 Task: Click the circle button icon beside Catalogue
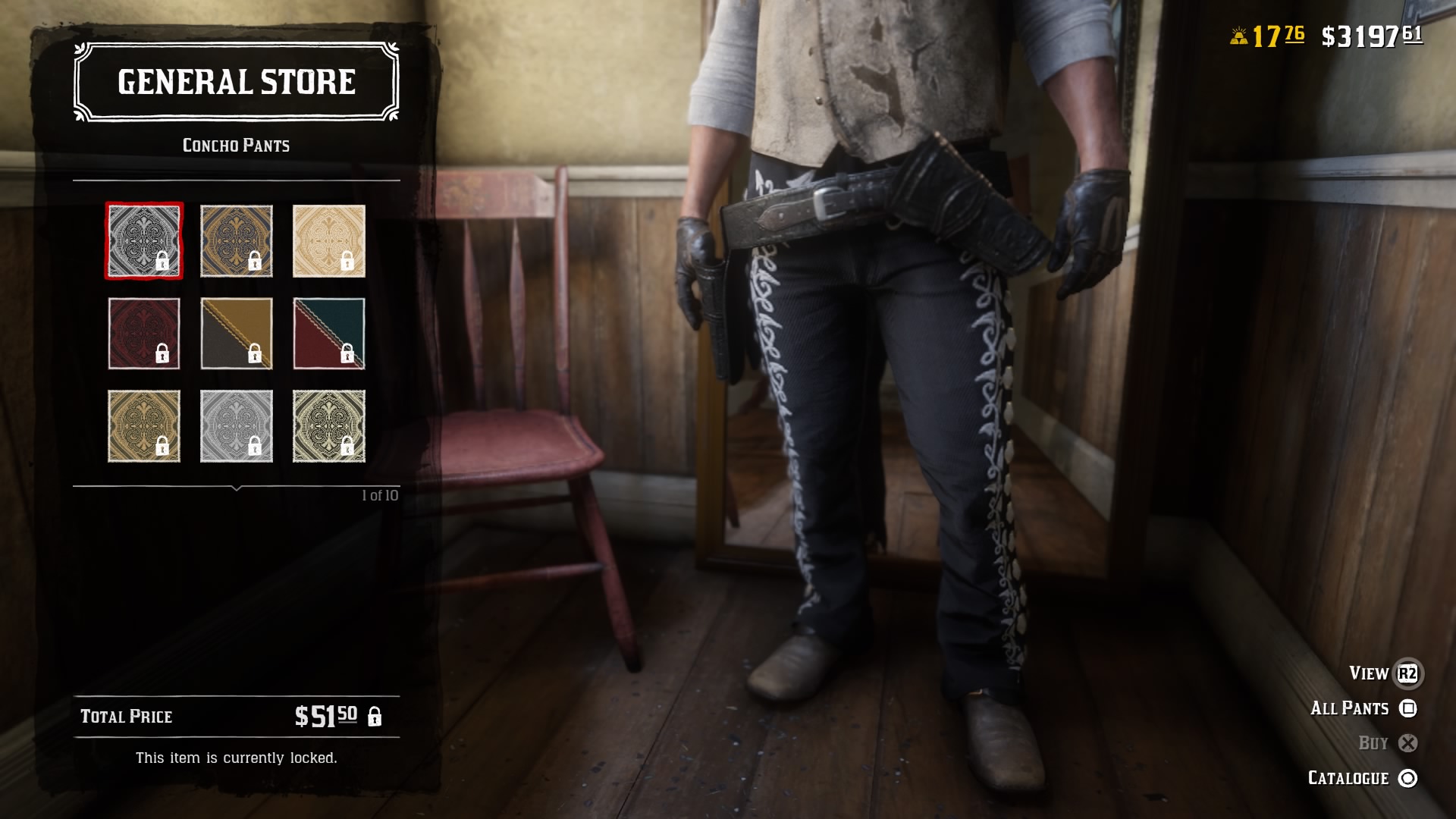click(x=1407, y=778)
